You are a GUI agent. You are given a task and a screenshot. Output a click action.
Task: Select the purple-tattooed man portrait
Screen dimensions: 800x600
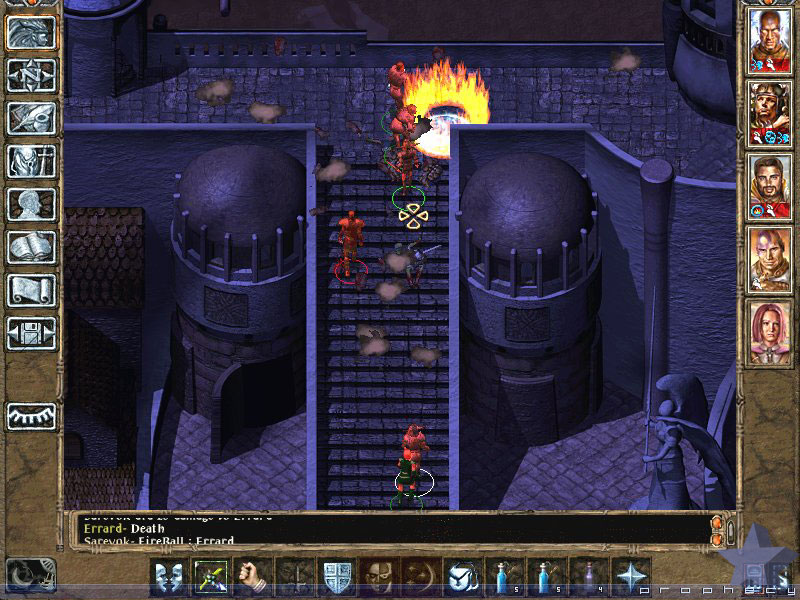tap(768, 259)
